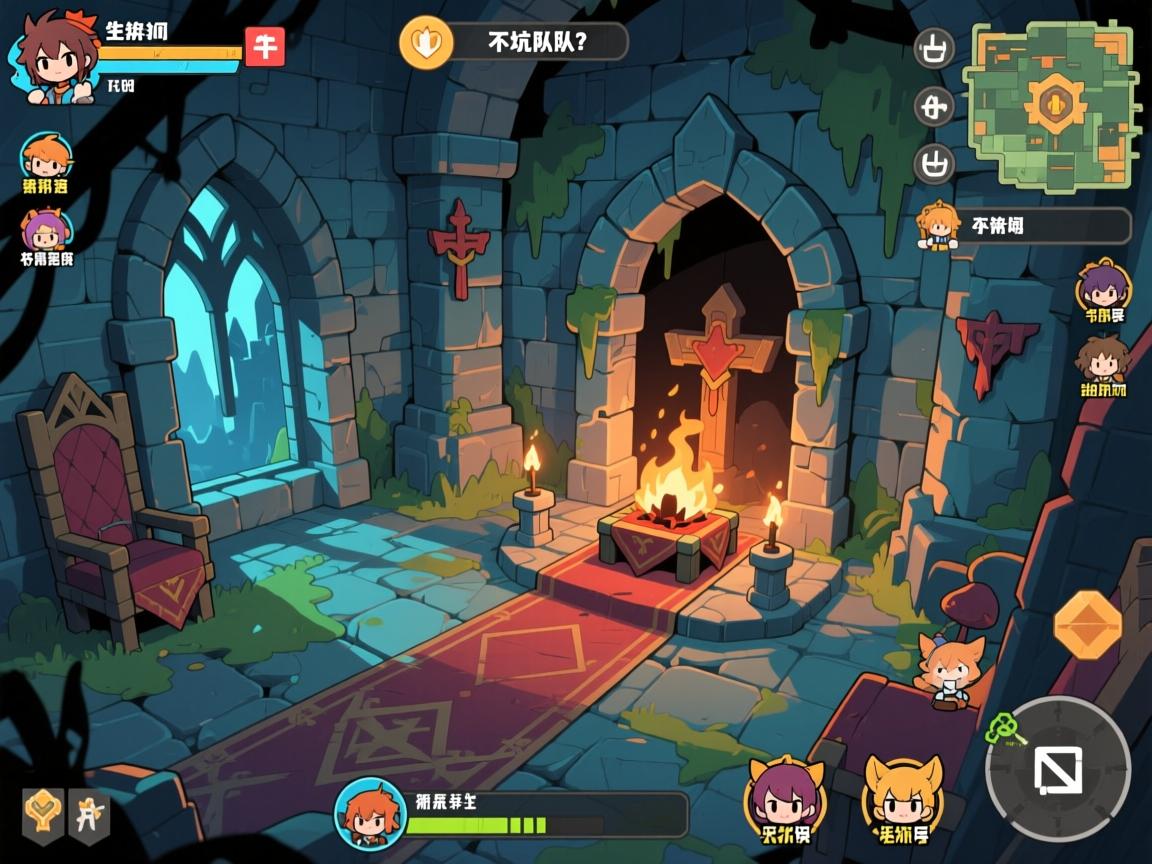Select the topmost round button beside the minimap
Screen dimensions: 1152x864
(935, 50)
